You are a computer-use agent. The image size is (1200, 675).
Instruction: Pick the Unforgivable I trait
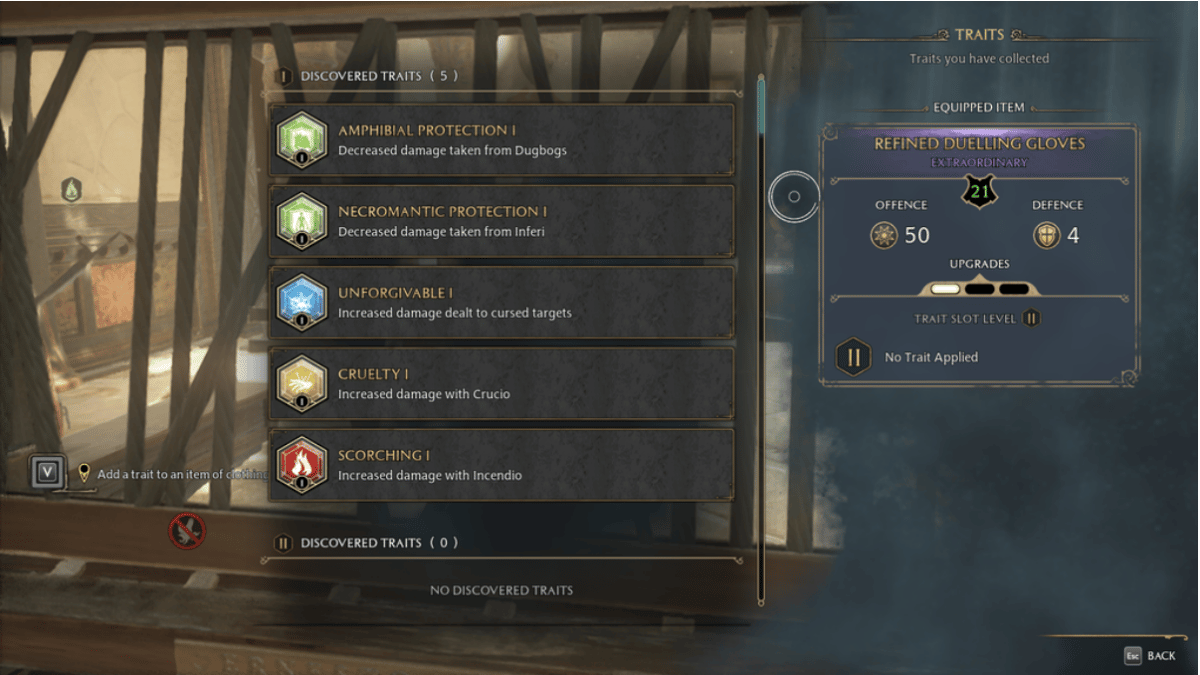501,302
